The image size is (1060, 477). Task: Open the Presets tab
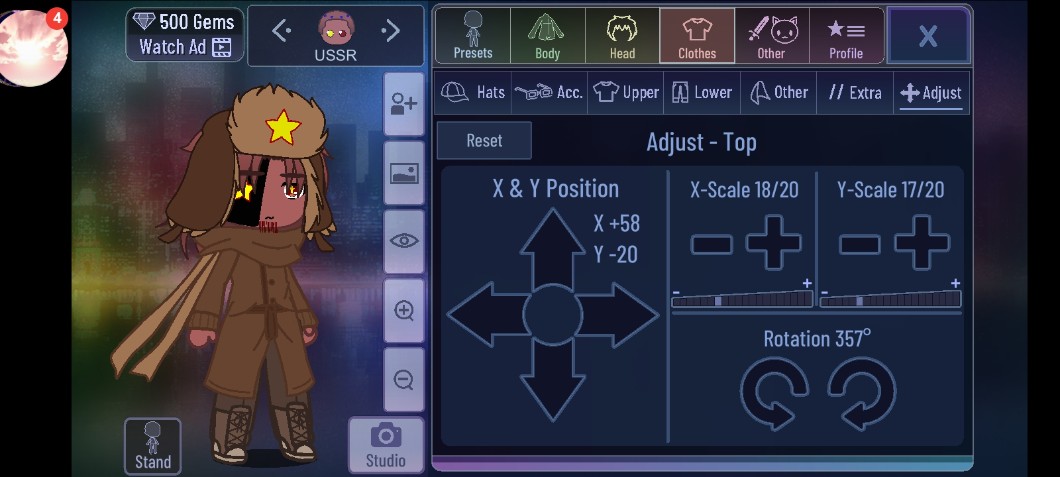pos(472,36)
